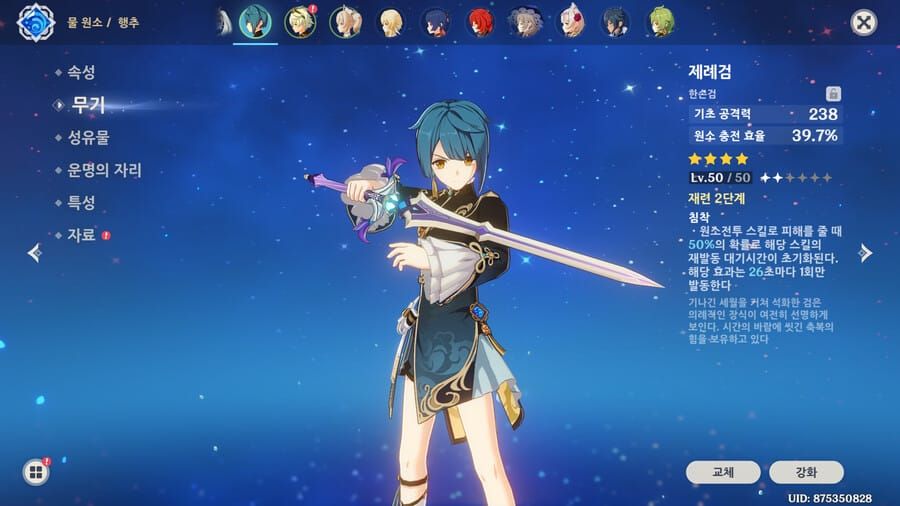This screenshot has width=900, height=506.
Task: Click the Hydro element emblem icon
Action: click(x=34, y=23)
